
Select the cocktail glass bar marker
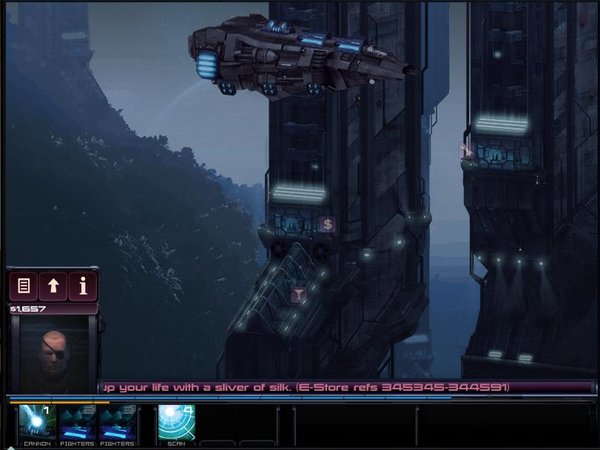pos(297,294)
